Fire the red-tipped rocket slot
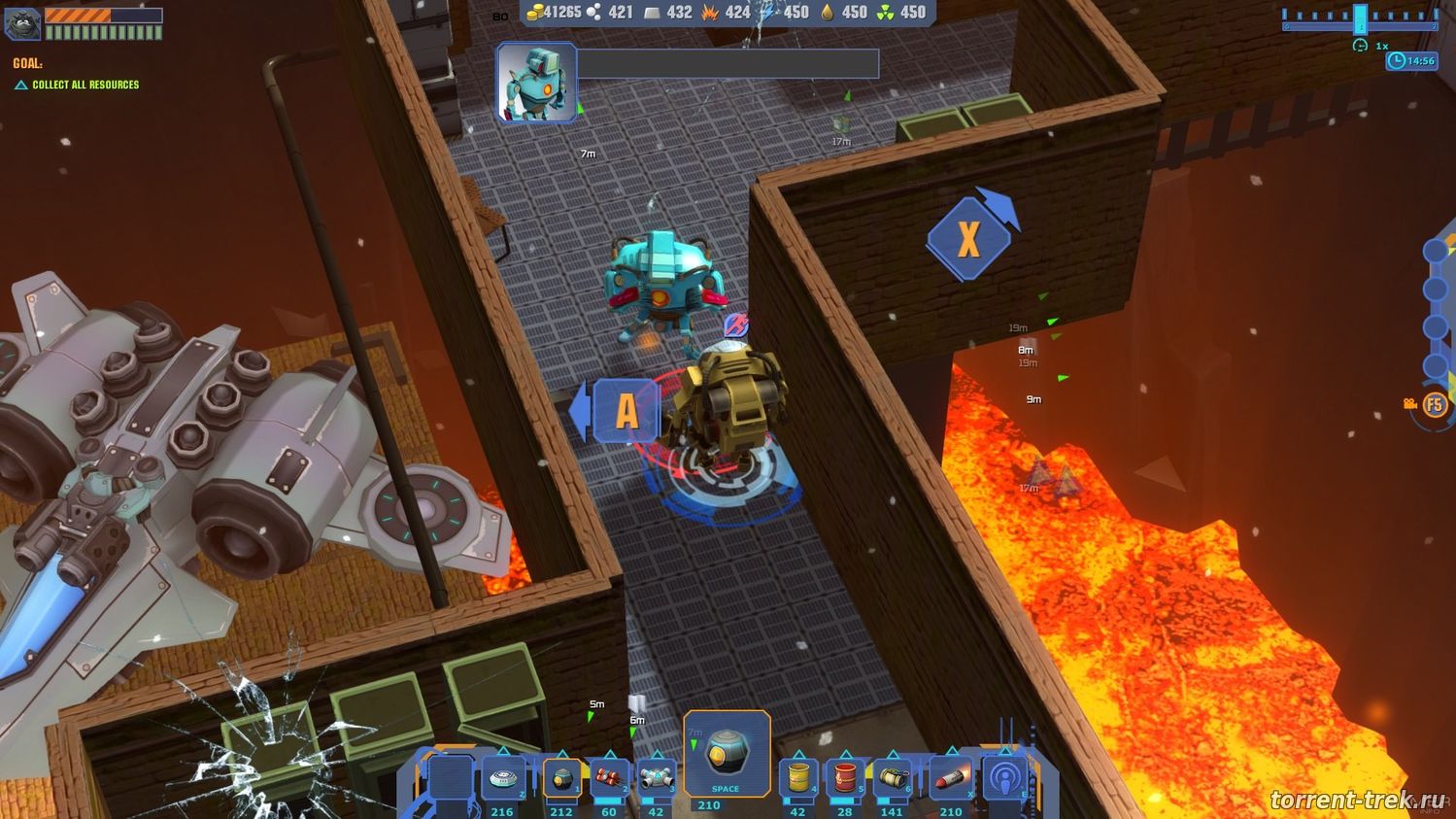1456x819 pixels. pyautogui.click(x=950, y=779)
